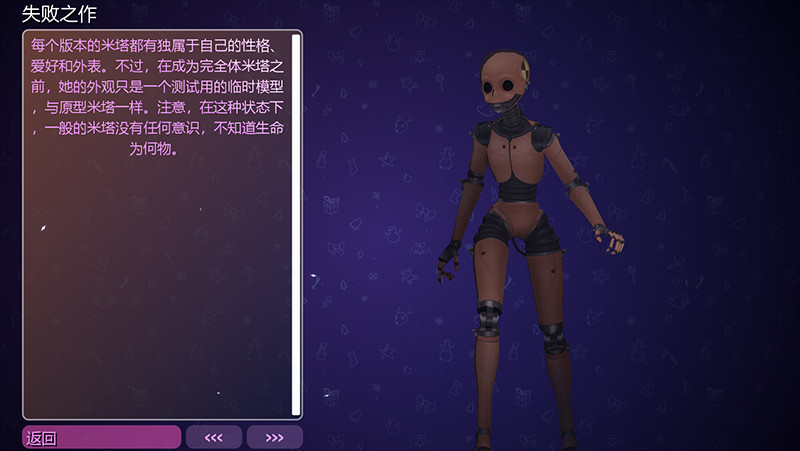This screenshot has height=451, width=800.
Task: Show the next entry with >>>
Action: coord(274,437)
